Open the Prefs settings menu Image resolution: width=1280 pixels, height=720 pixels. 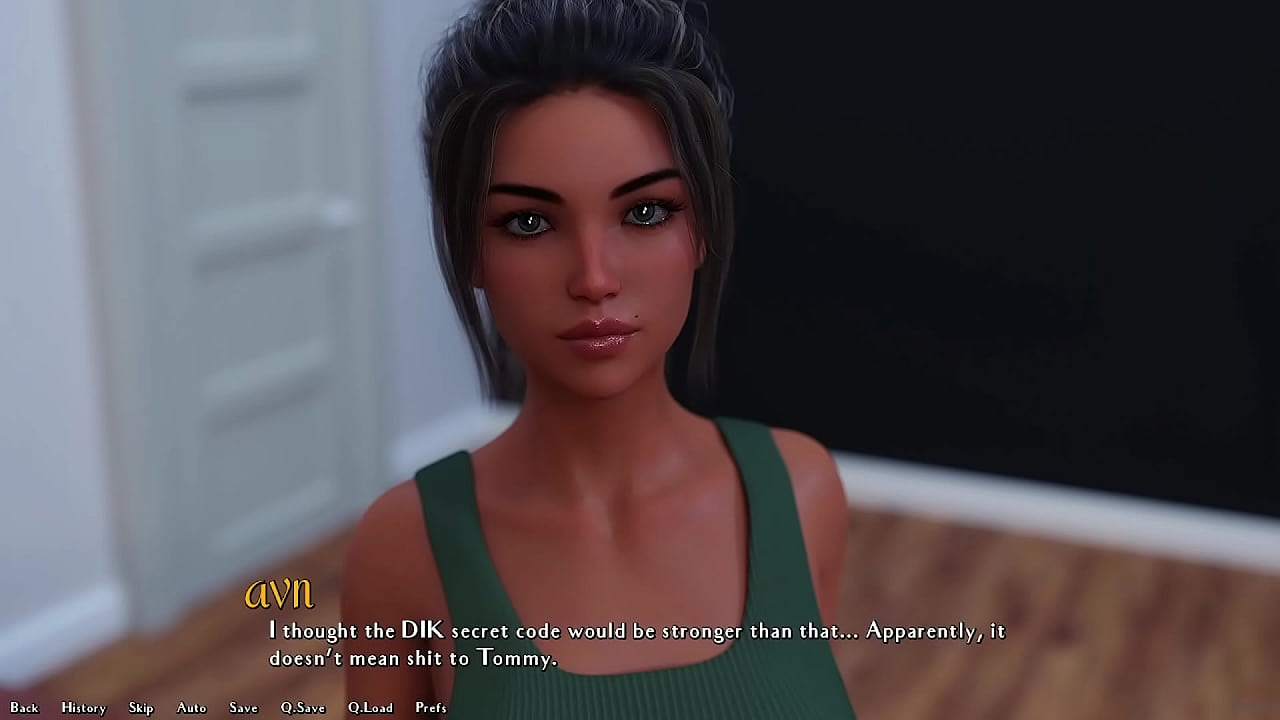431,708
